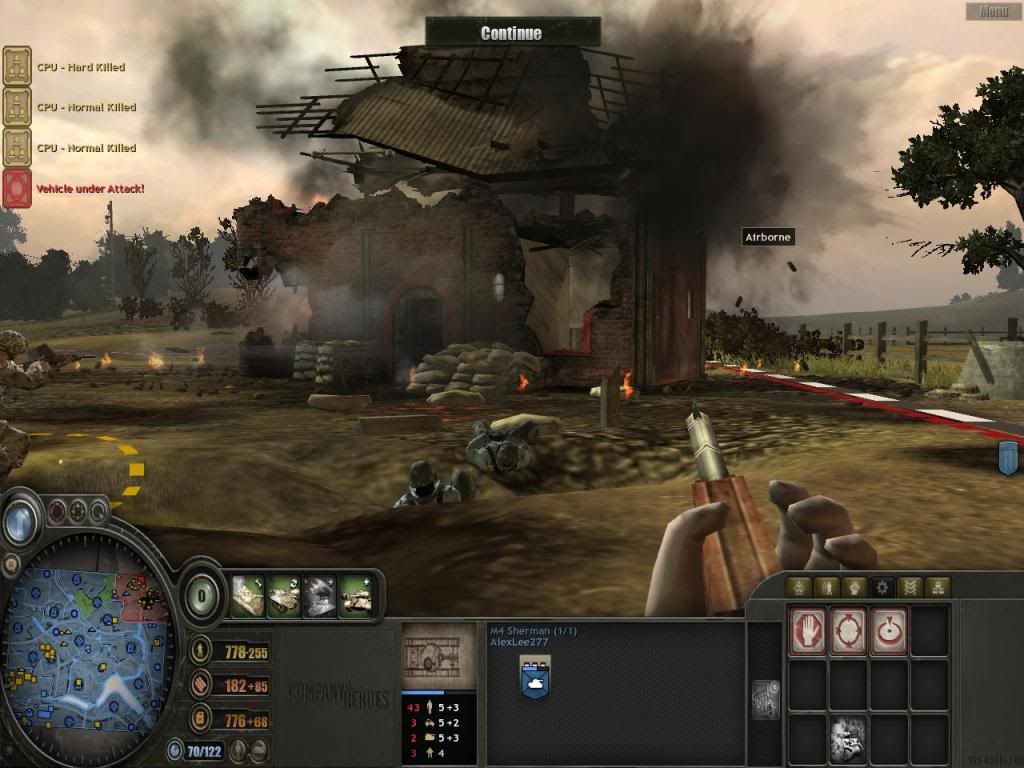Select the Vehicle under Attack alert icon

[17, 188]
